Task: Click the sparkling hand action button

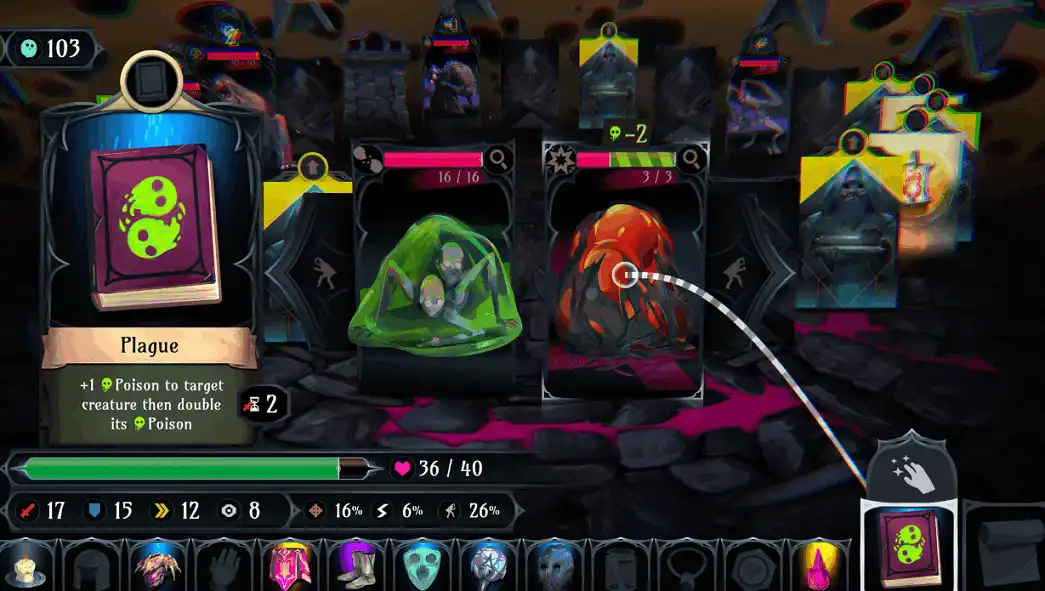Action: pyautogui.click(x=912, y=470)
